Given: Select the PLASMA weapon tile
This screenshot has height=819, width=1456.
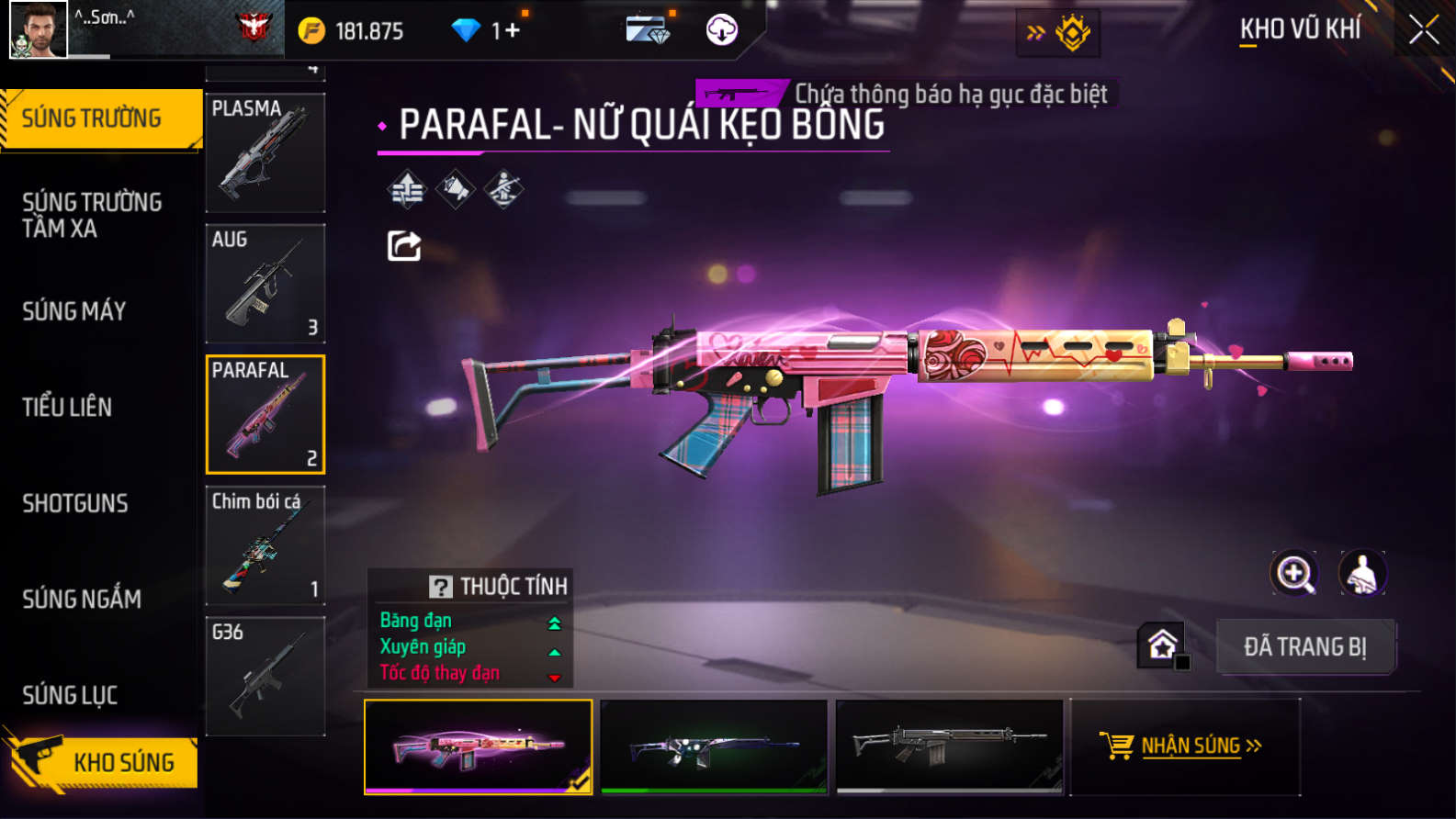Looking at the screenshot, I should pos(265,152).
